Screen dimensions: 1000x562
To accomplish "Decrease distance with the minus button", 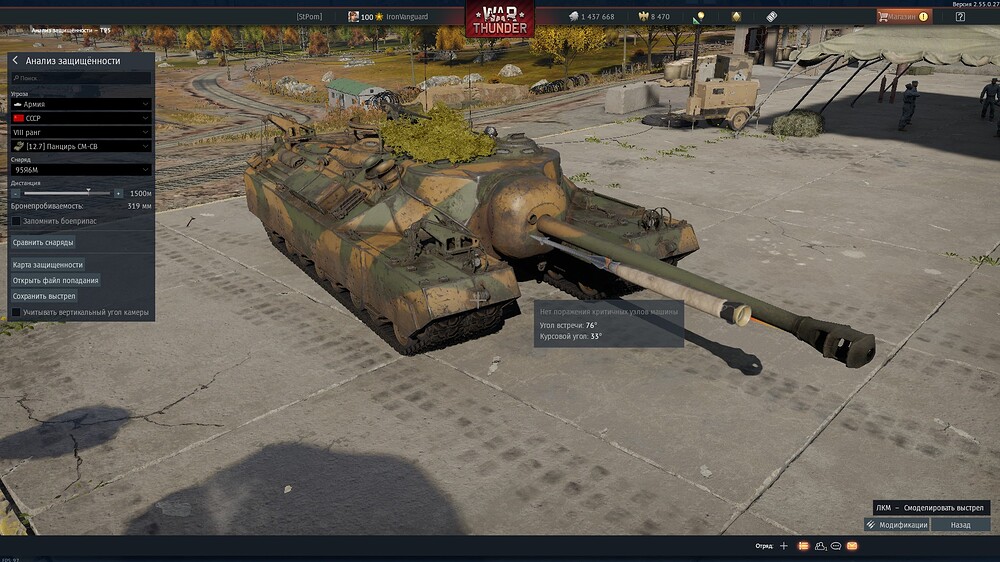I will click(x=16, y=193).
